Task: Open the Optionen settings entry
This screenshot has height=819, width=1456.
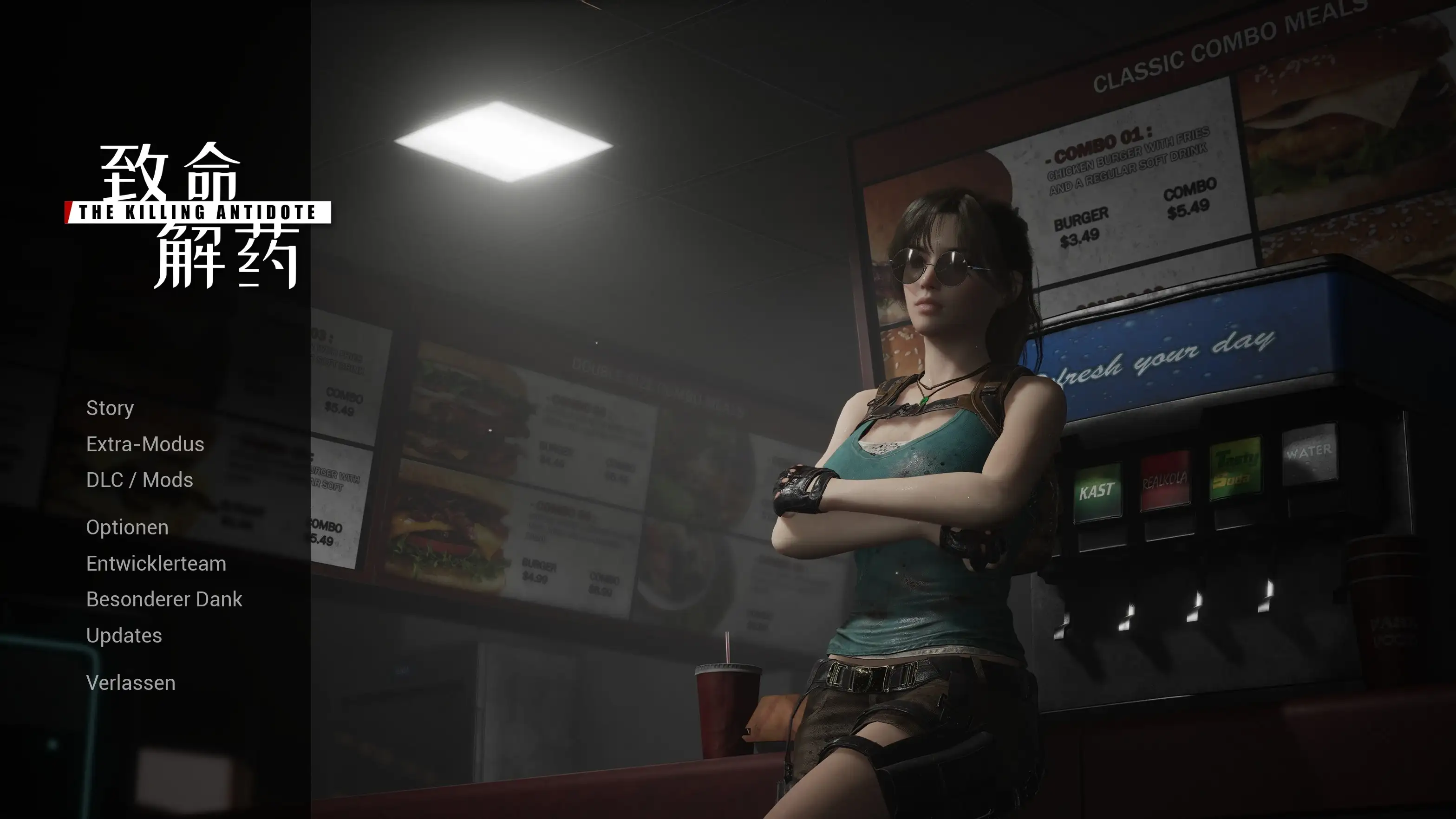Action: (127, 527)
